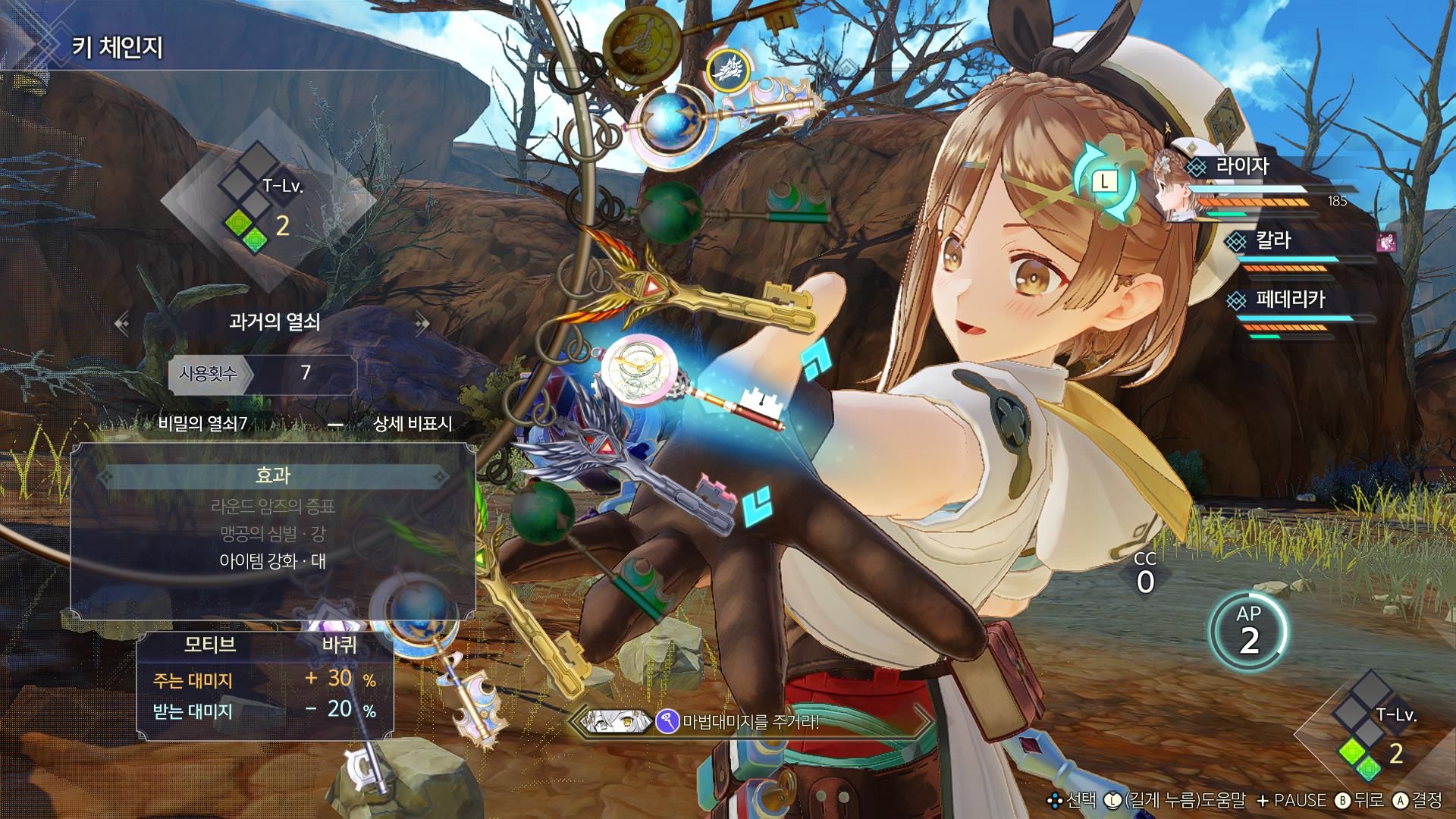Select the 라운드 암즈의 증표 effect
1456x819 pixels.
tap(272, 506)
